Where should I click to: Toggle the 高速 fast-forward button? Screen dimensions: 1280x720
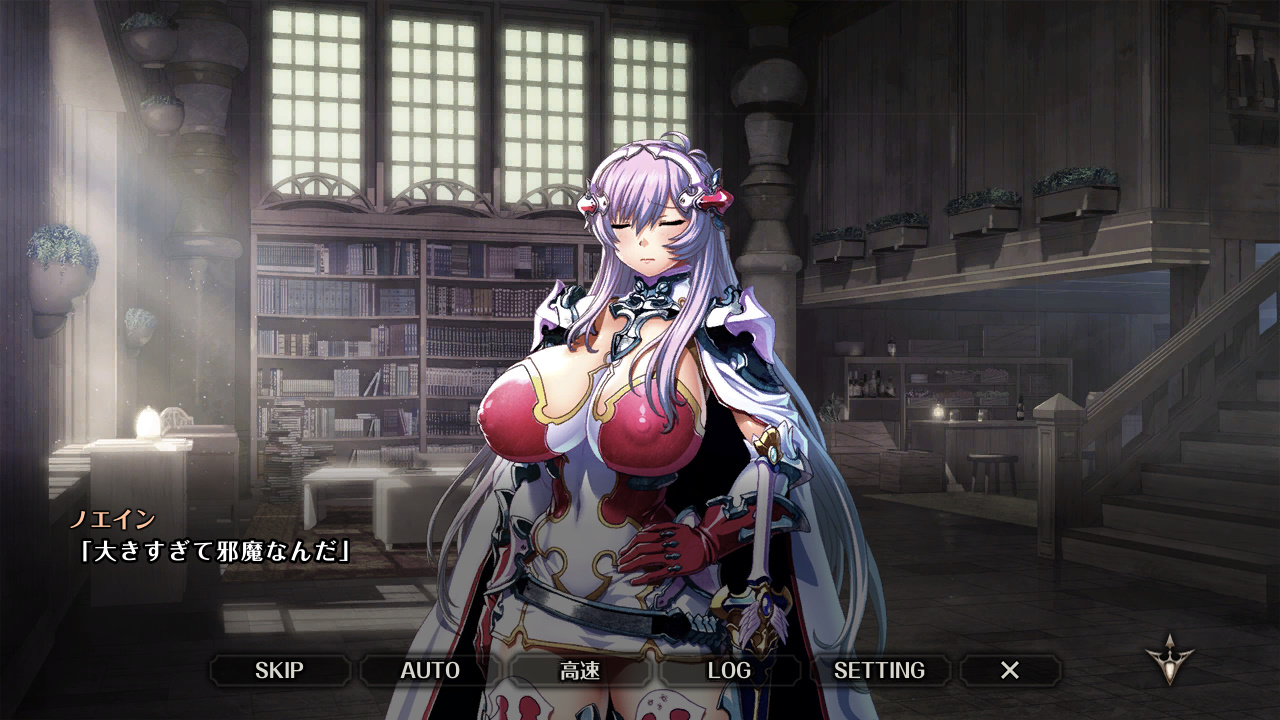click(x=580, y=670)
